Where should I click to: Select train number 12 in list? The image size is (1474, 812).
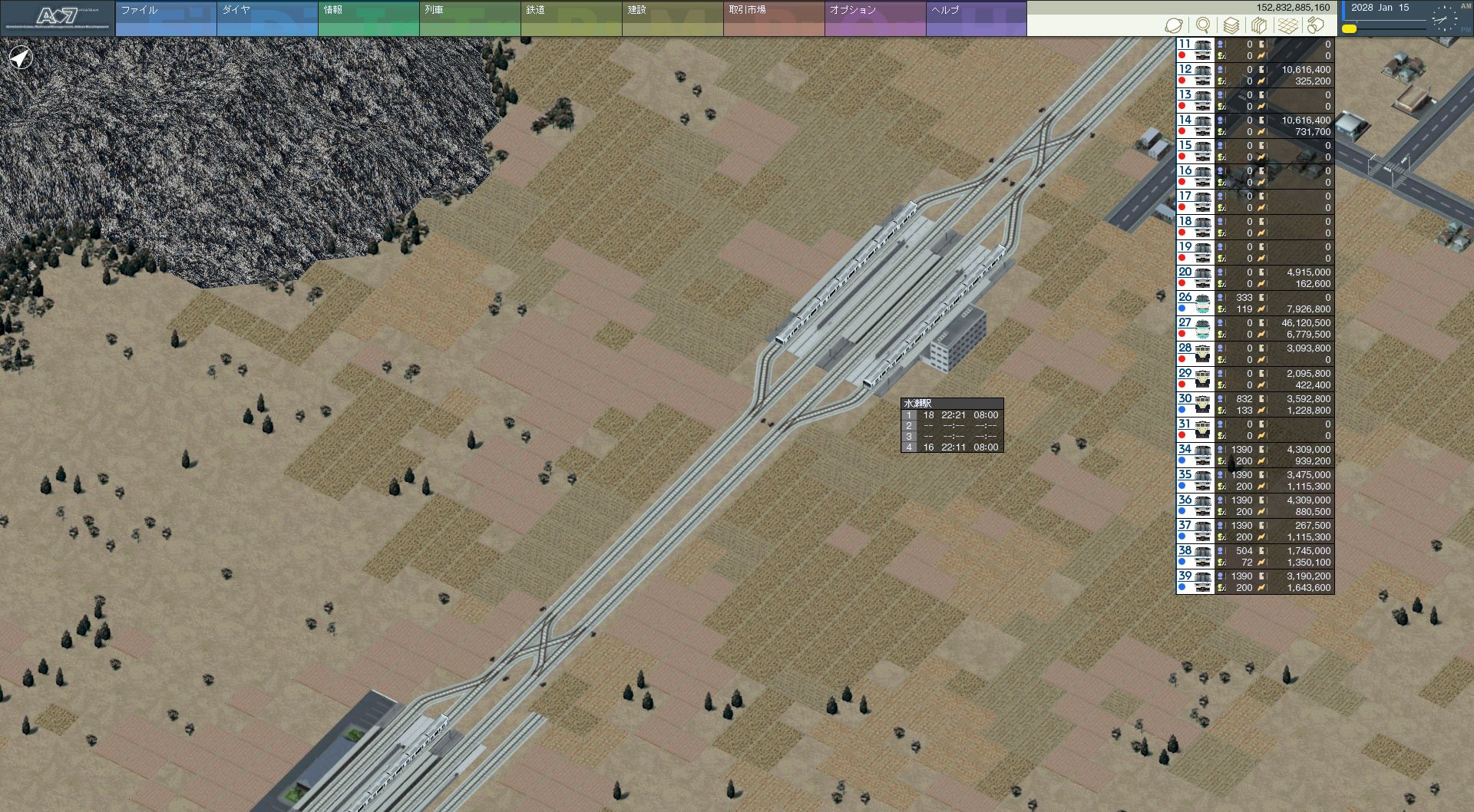pos(1195,75)
